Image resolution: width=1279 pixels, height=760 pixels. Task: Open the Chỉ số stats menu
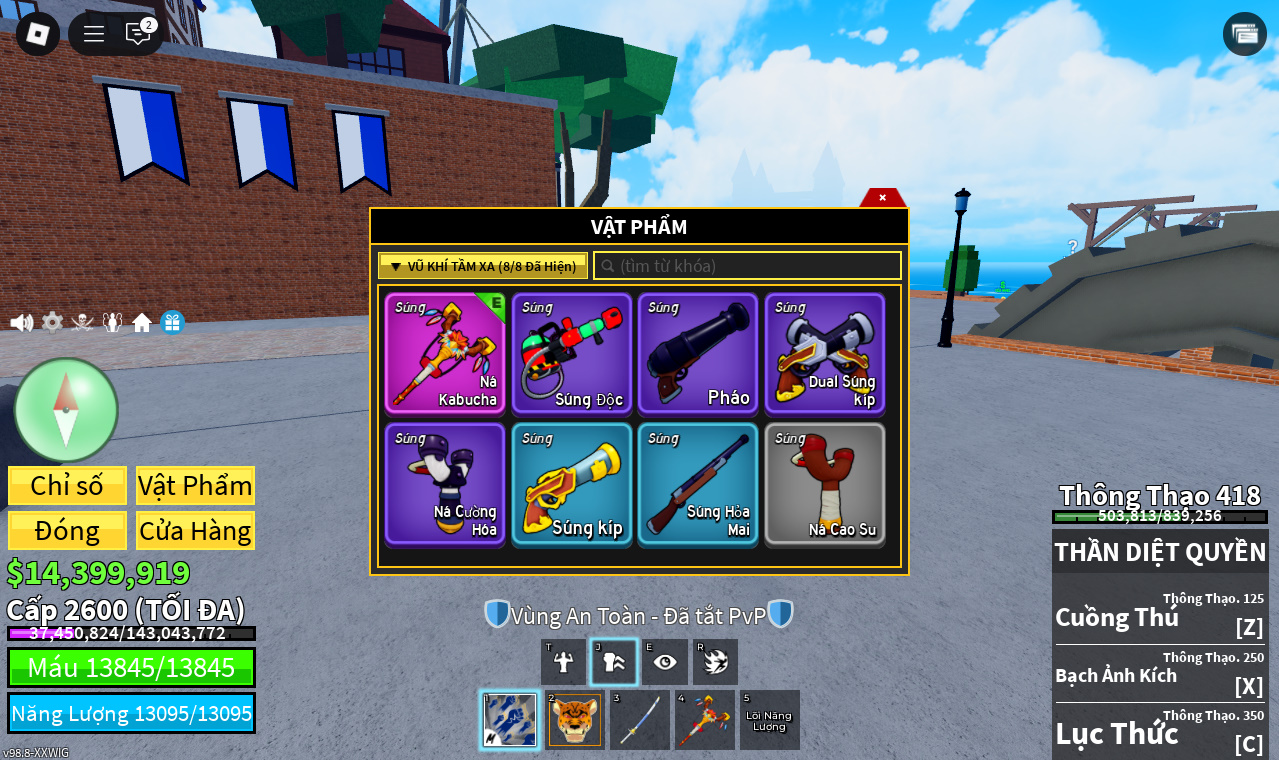pos(67,486)
